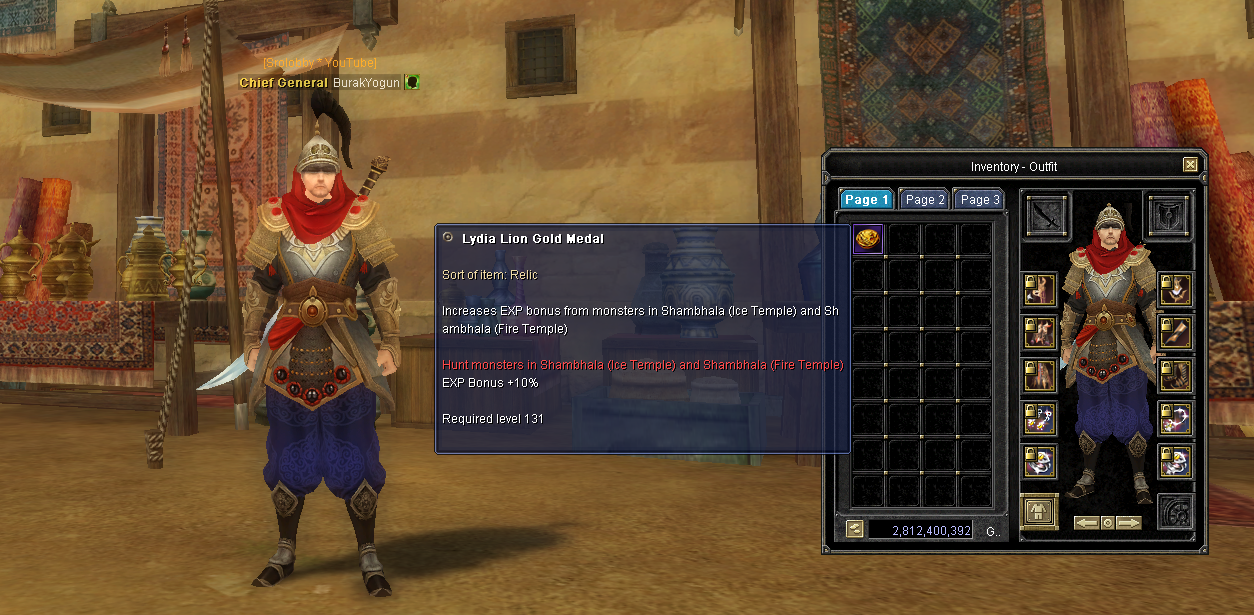Screen dimensions: 1254x615
Task: Select the Lydia Lion Gold Medal item
Action: point(868,239)
